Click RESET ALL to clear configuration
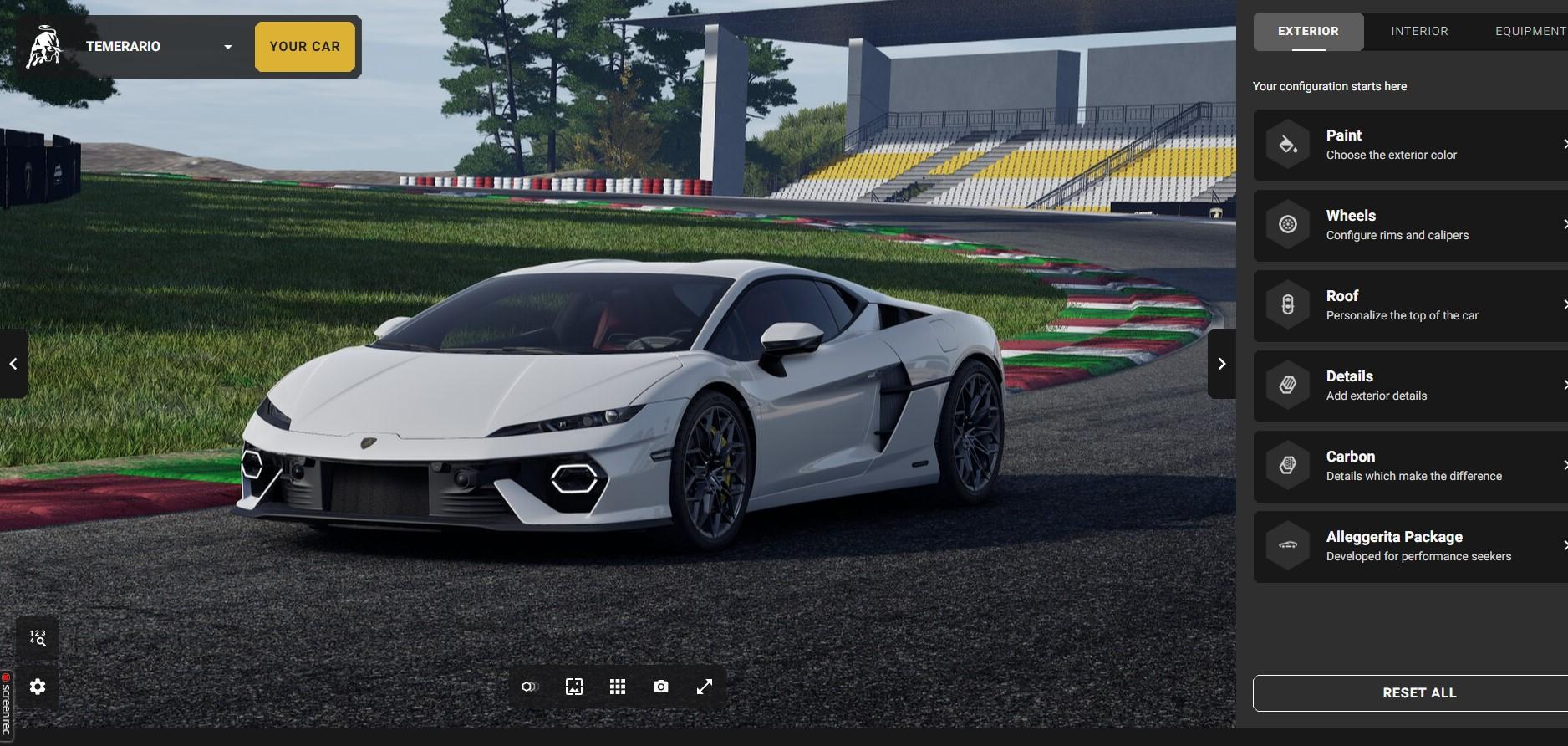This screenshot has width=1568, height=746. 1418,692
